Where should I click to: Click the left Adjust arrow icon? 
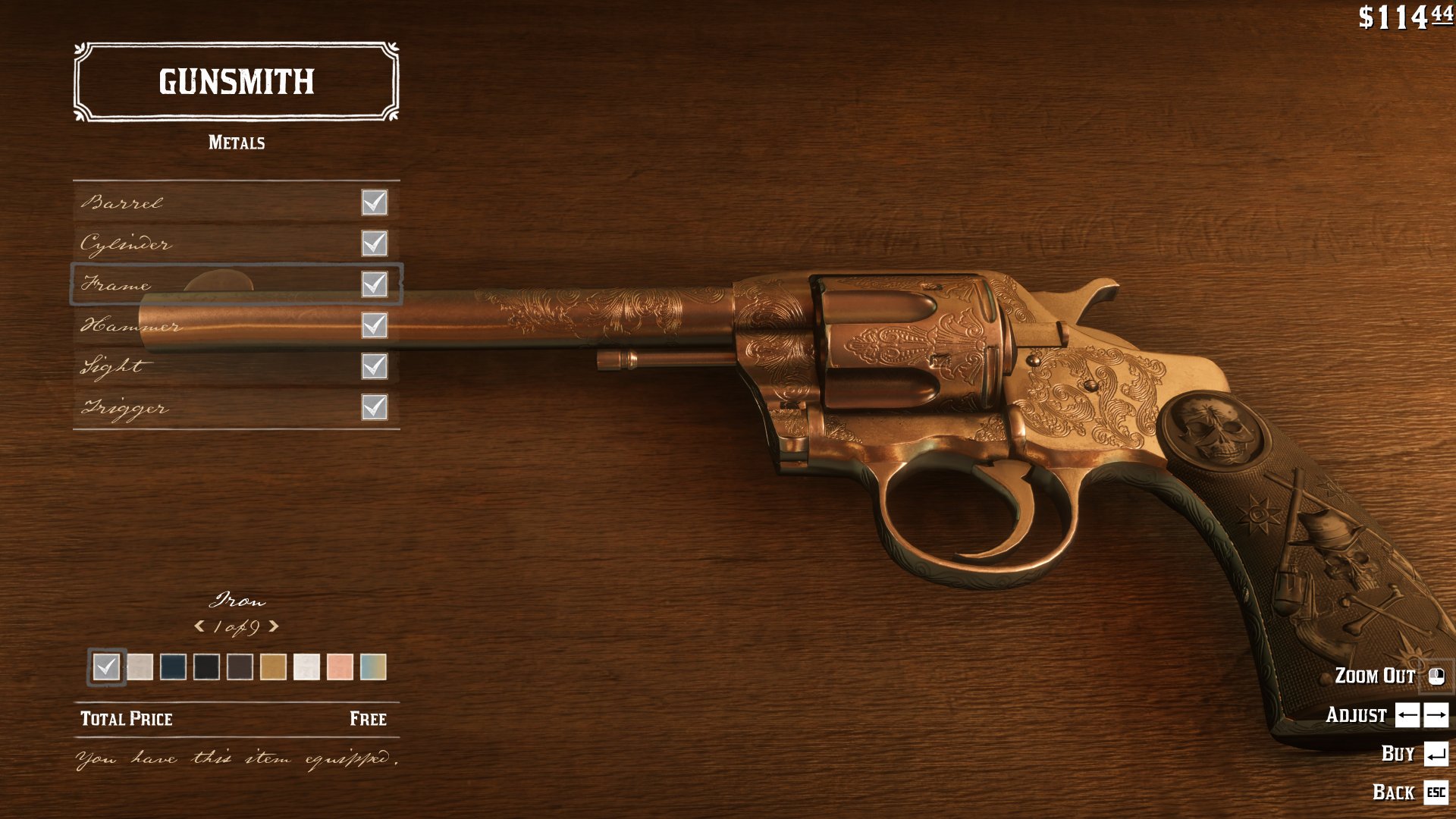click(1407, 714)
